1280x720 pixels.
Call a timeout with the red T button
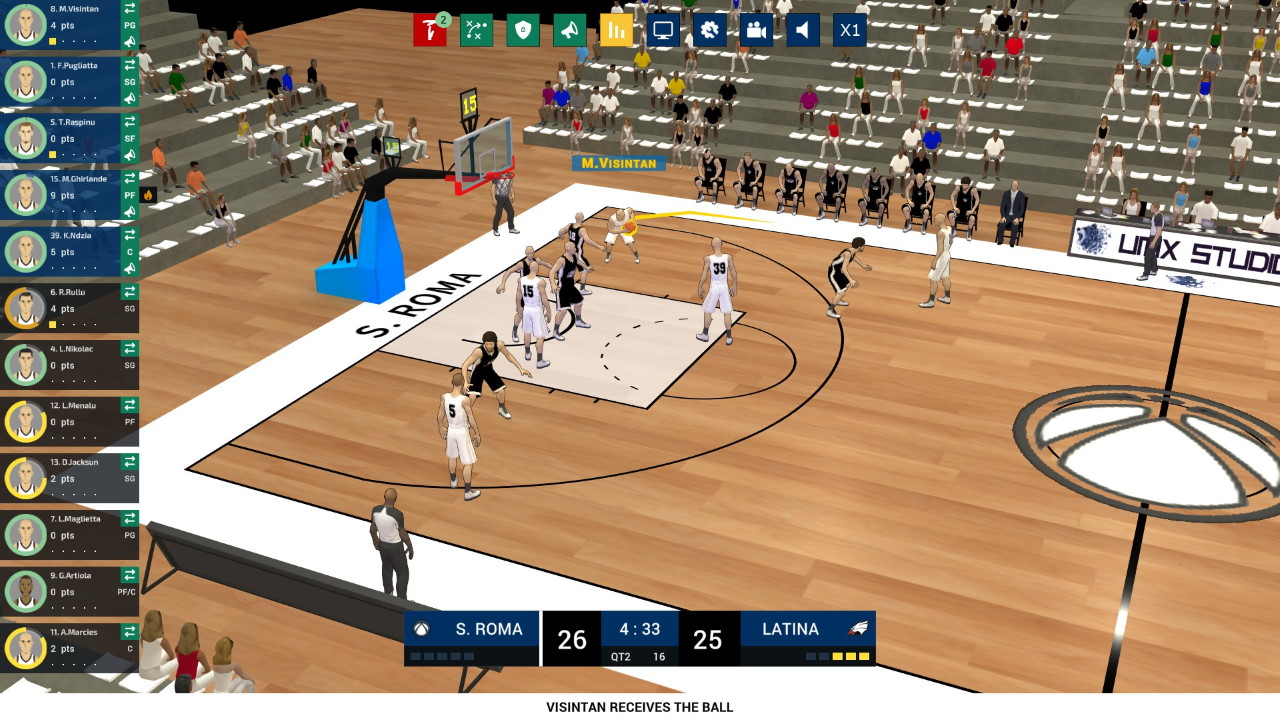pos(430,30)
